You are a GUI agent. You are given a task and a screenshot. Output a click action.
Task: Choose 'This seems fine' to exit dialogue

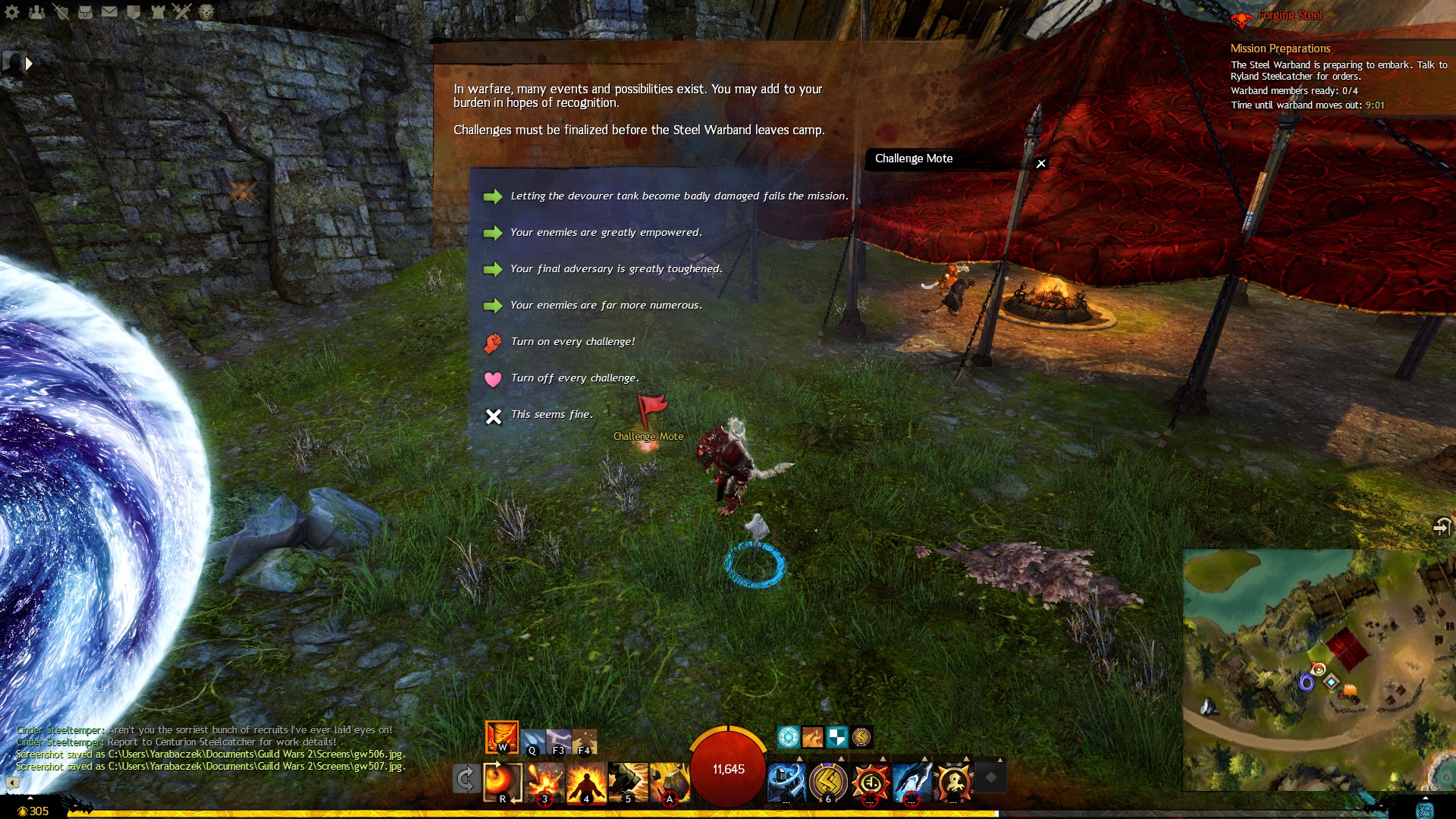(x=551, y=415)
